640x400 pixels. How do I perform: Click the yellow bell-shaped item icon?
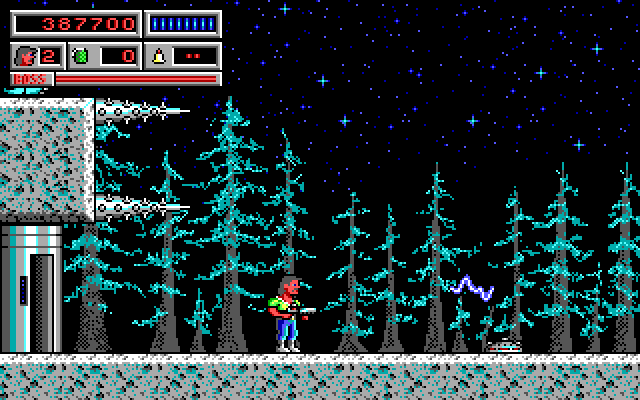click(159, 55)
